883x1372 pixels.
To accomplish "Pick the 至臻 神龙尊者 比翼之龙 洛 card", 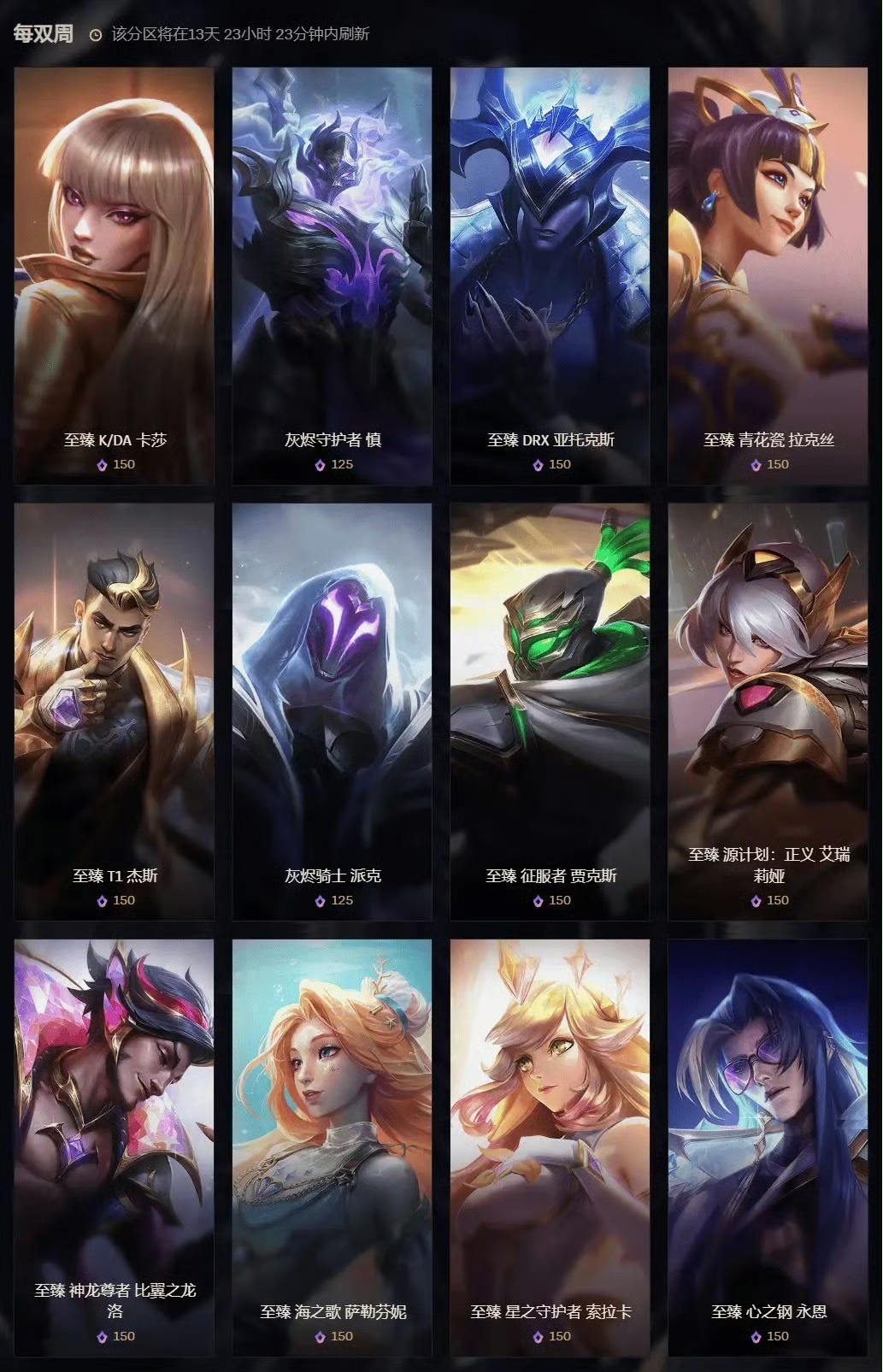I will 115,1147.
